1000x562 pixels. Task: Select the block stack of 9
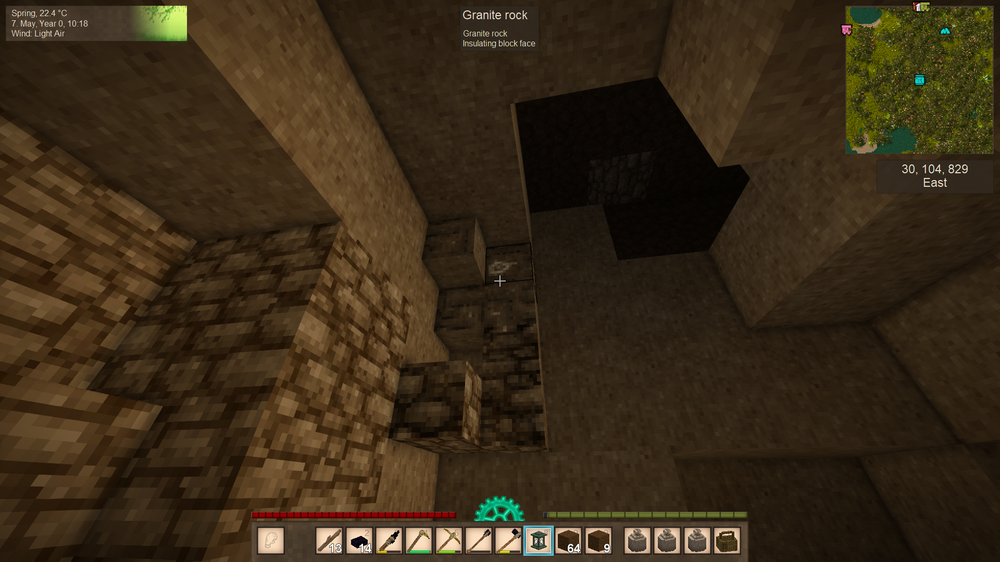pos(598,541)
